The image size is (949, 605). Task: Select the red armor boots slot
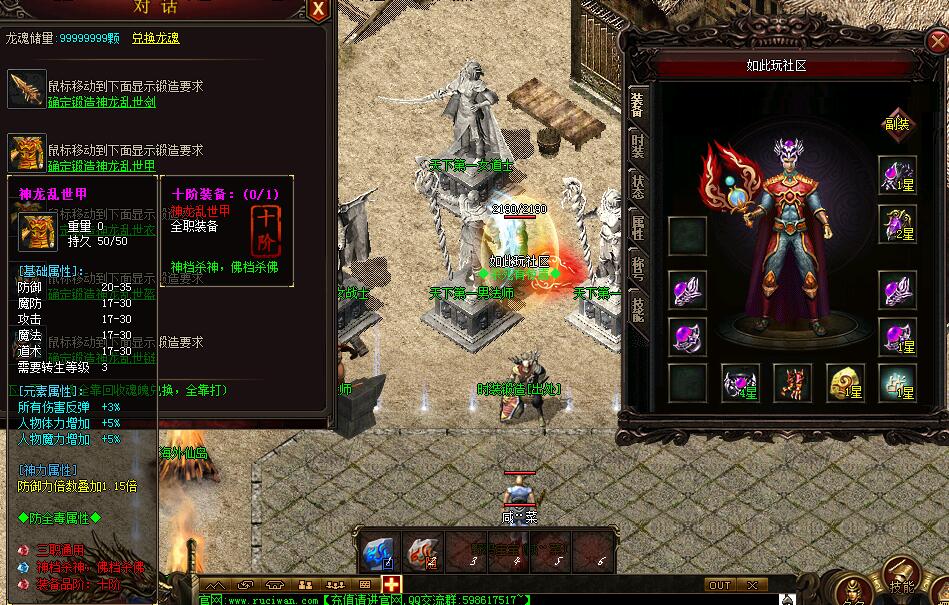pyautogui.click(x=793, y=383)
